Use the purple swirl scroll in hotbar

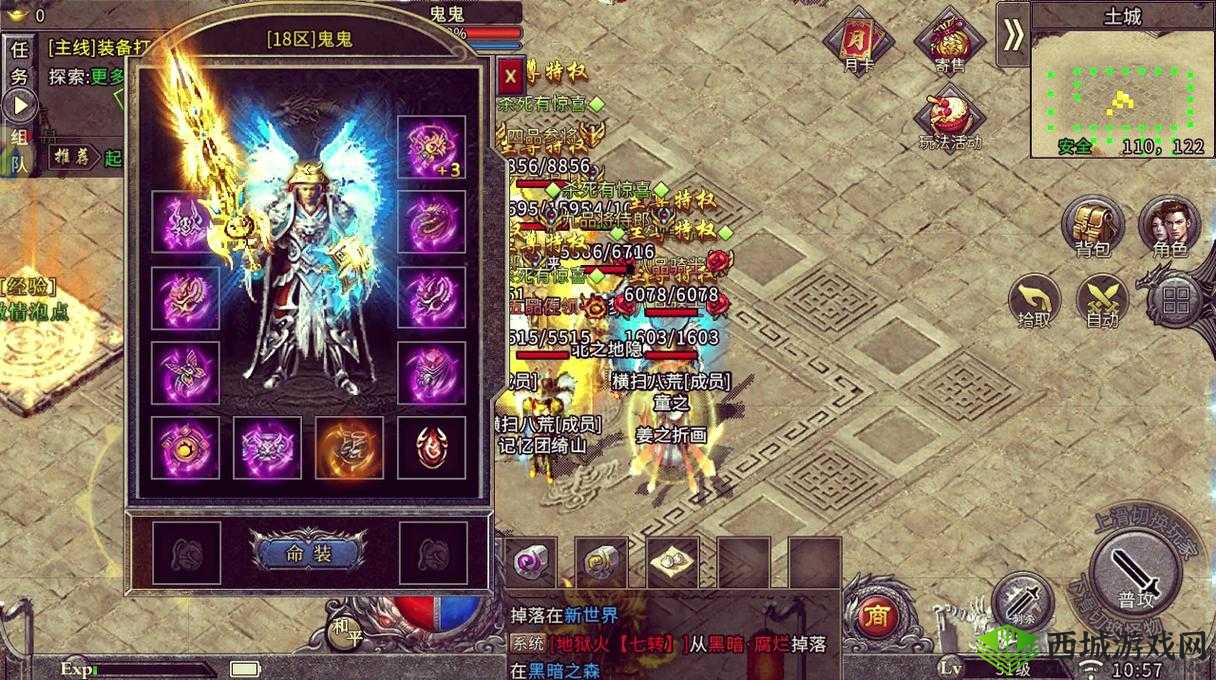point(530,563)
